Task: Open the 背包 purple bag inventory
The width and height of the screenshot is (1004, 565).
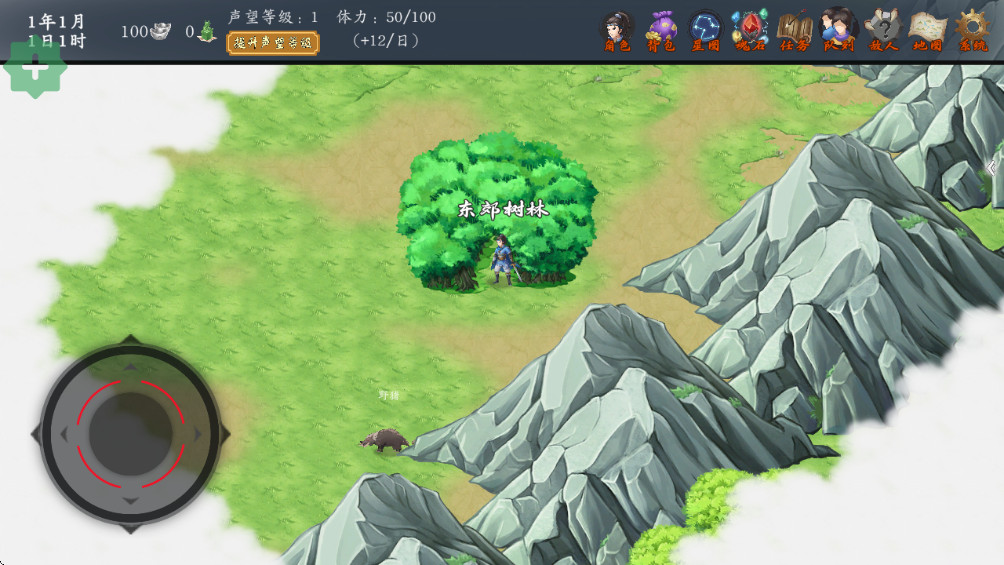Action: click(x=661, y=30)
